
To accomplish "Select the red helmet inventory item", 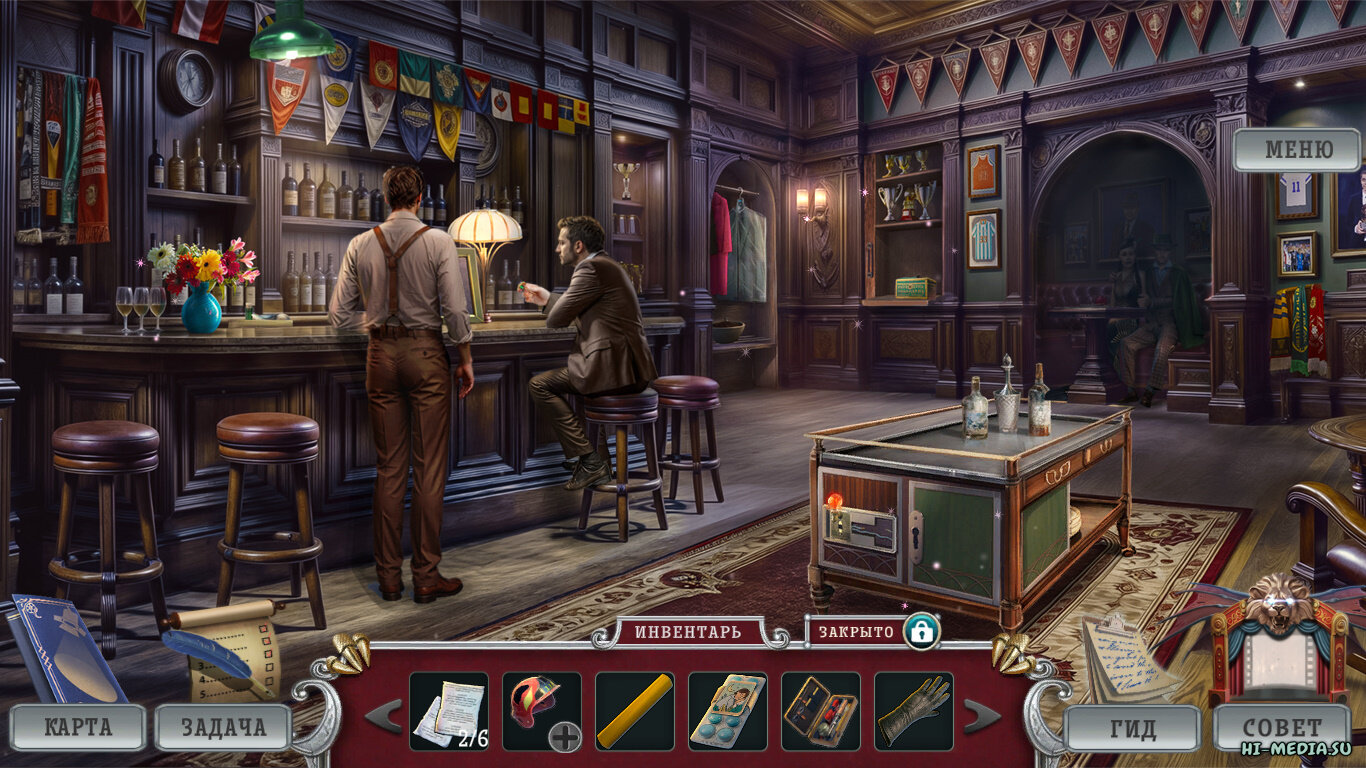I will (x=535, y=703).
